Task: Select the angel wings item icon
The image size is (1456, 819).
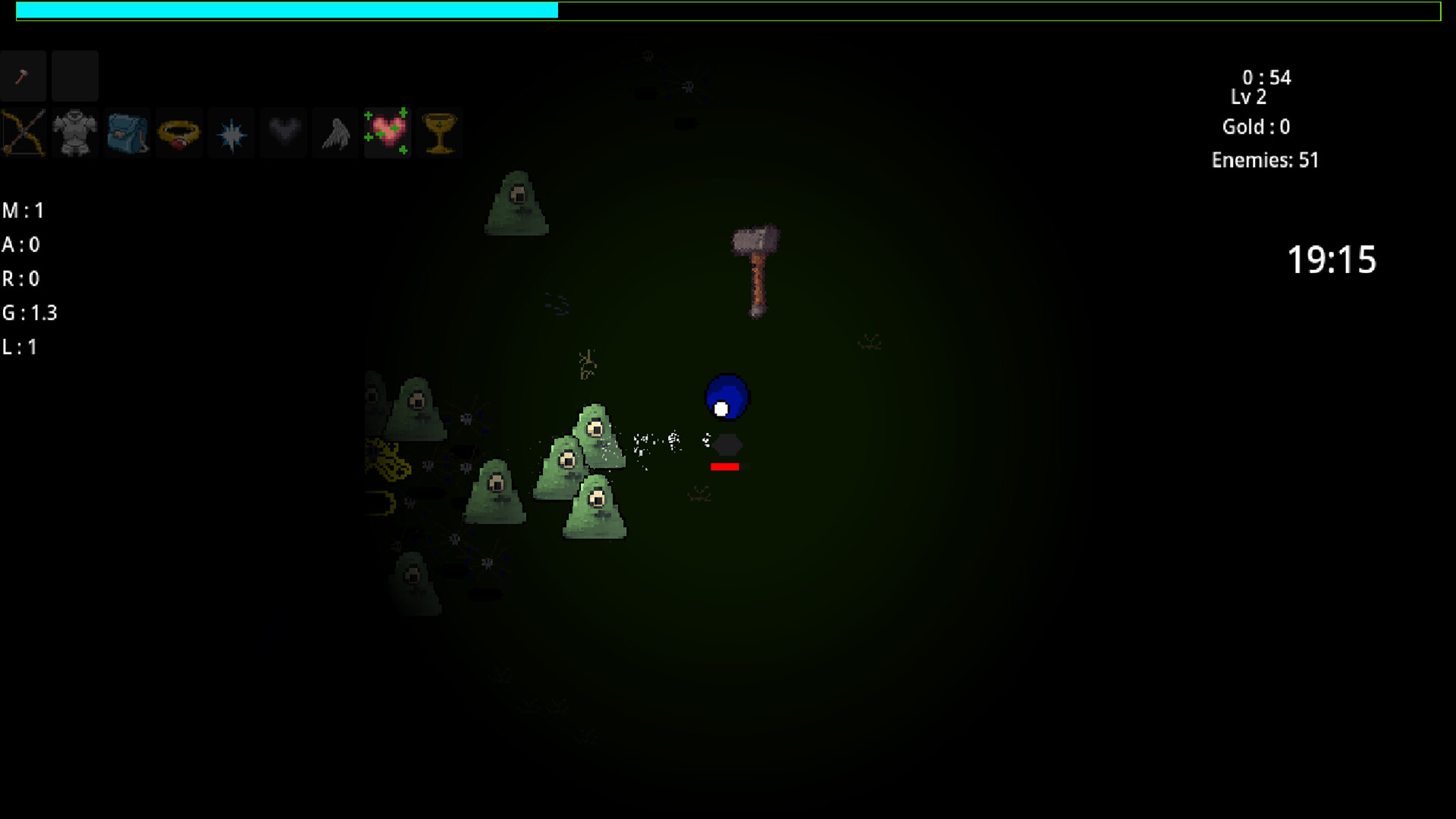Action: pyautogui.click(x=334, y=133)
